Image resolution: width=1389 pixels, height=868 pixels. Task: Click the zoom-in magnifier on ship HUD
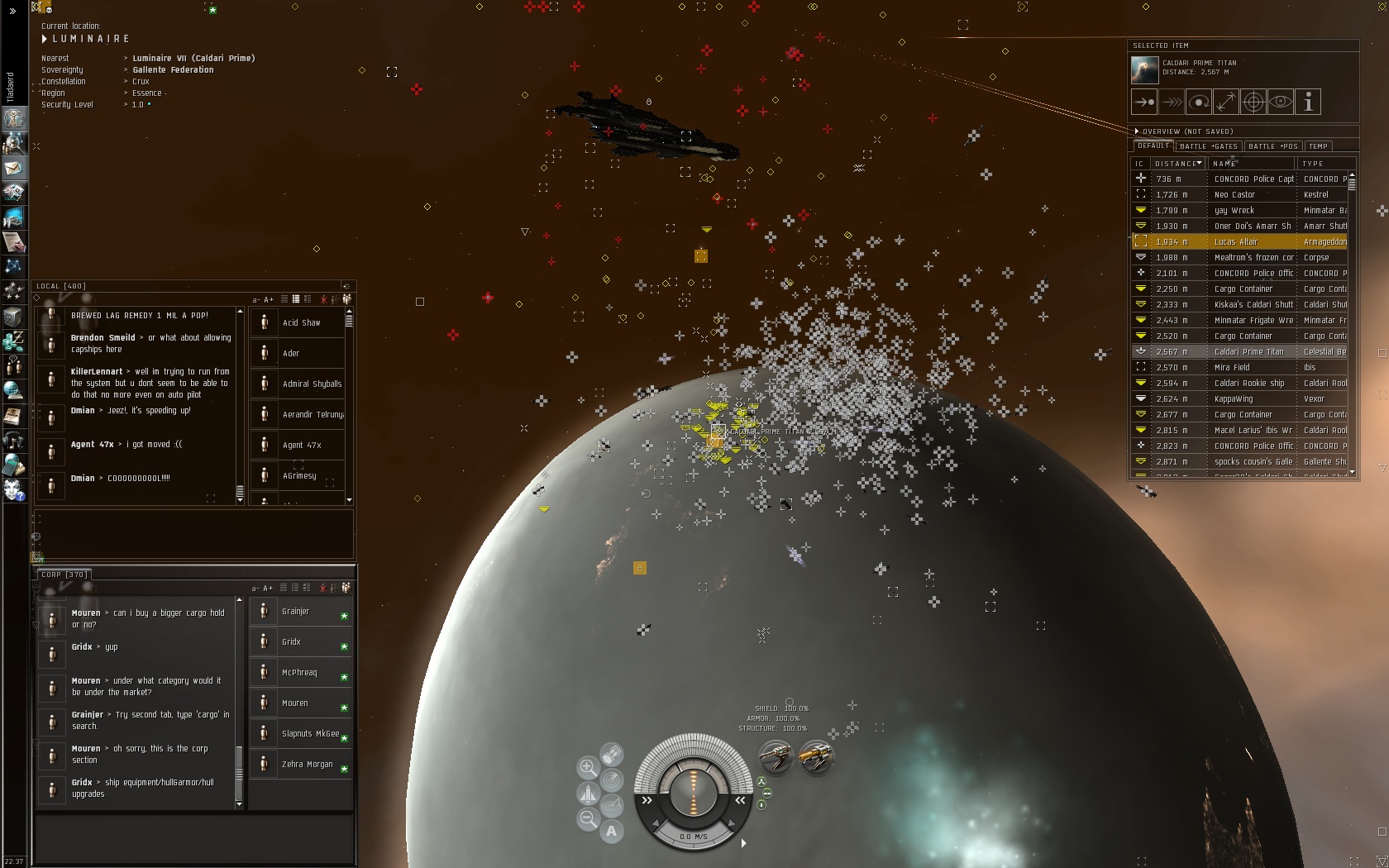click(588, 767)
